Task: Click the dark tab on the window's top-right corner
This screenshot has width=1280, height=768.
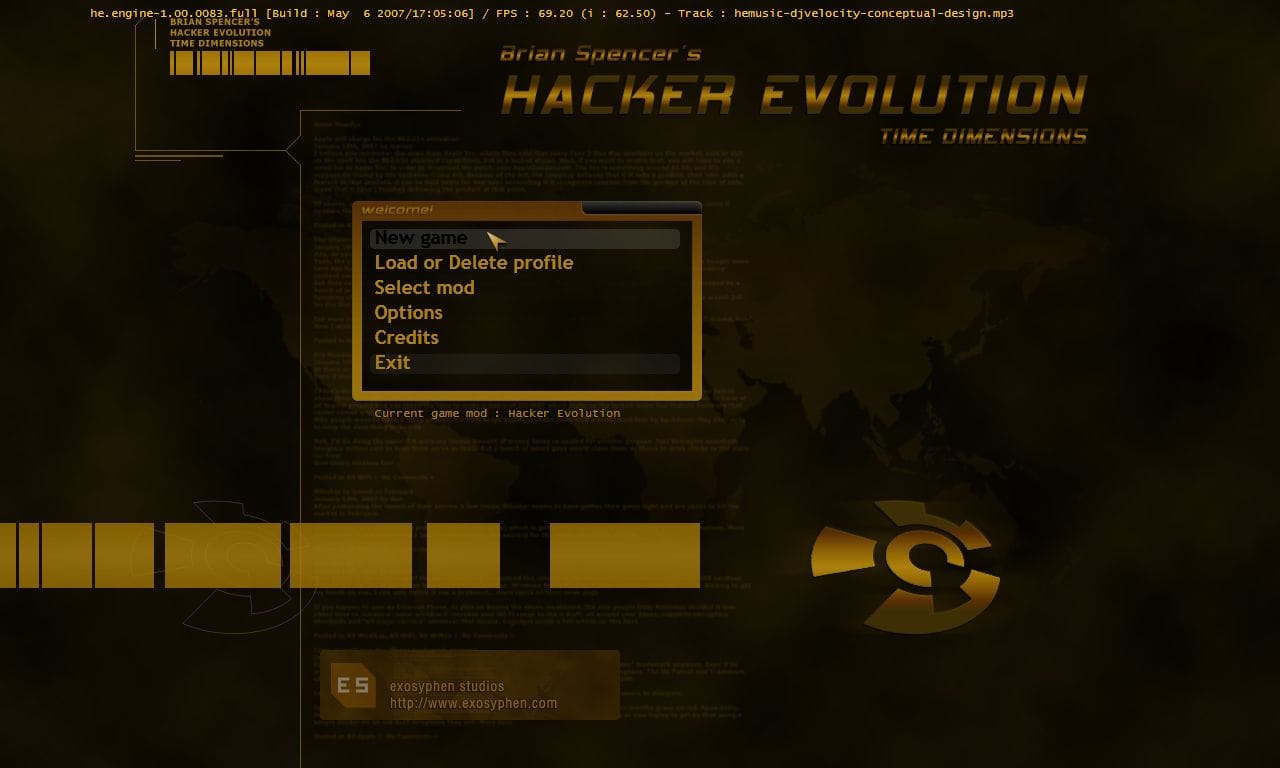Action: click(x=640, y=206)
